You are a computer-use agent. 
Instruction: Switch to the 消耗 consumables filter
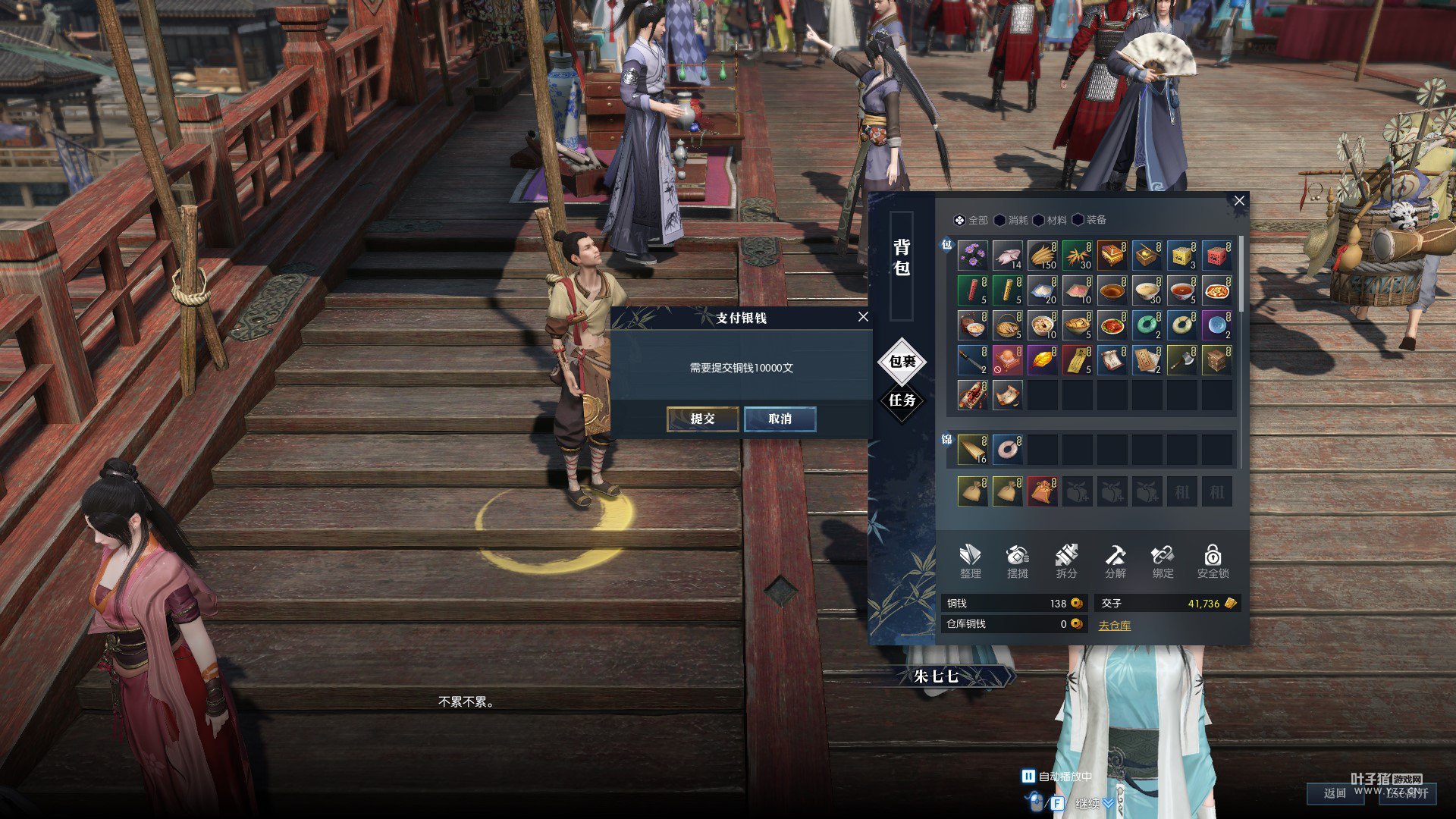(x=1011, y=220)
